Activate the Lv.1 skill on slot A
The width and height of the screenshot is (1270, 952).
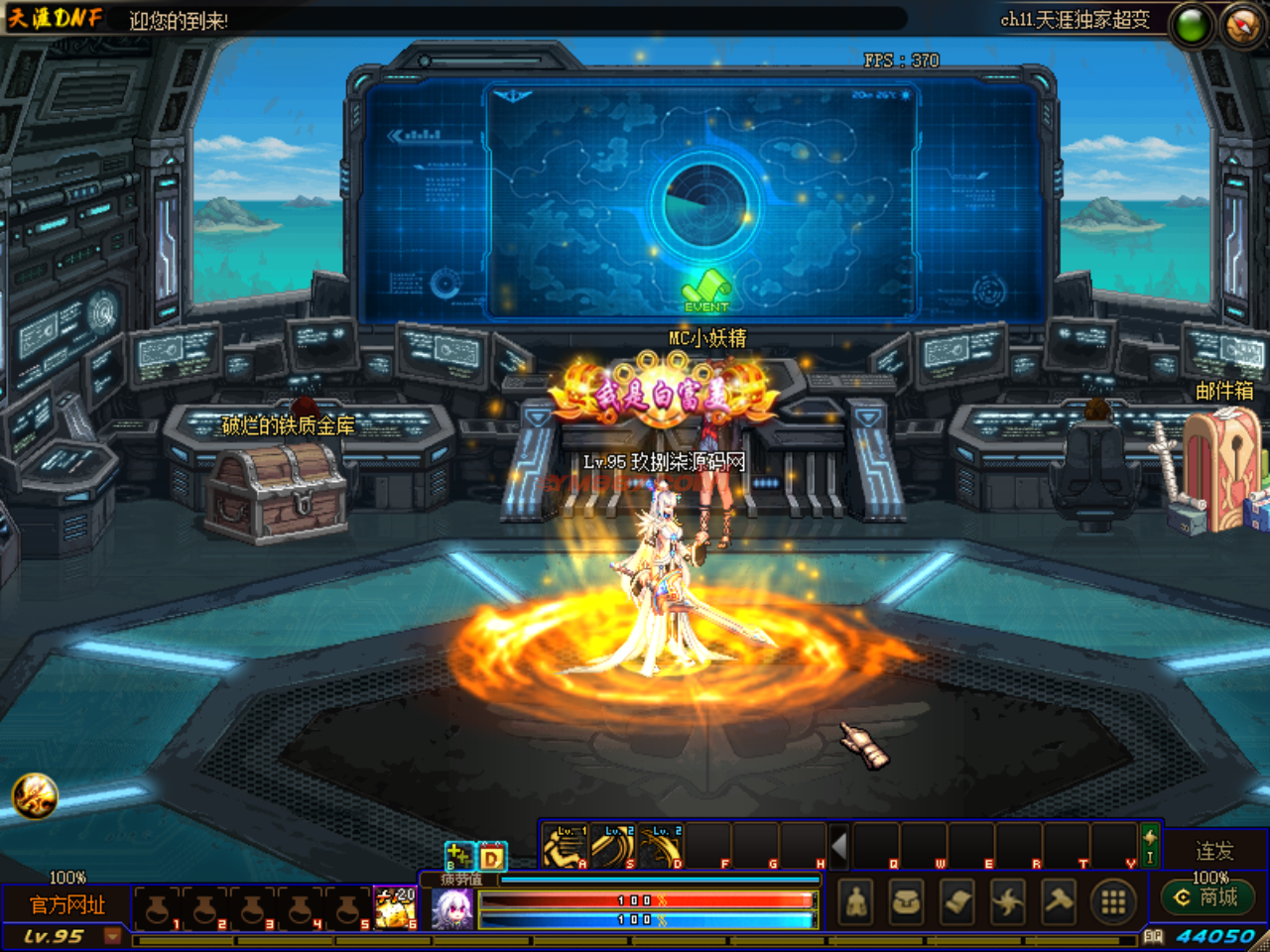point(567,847)
